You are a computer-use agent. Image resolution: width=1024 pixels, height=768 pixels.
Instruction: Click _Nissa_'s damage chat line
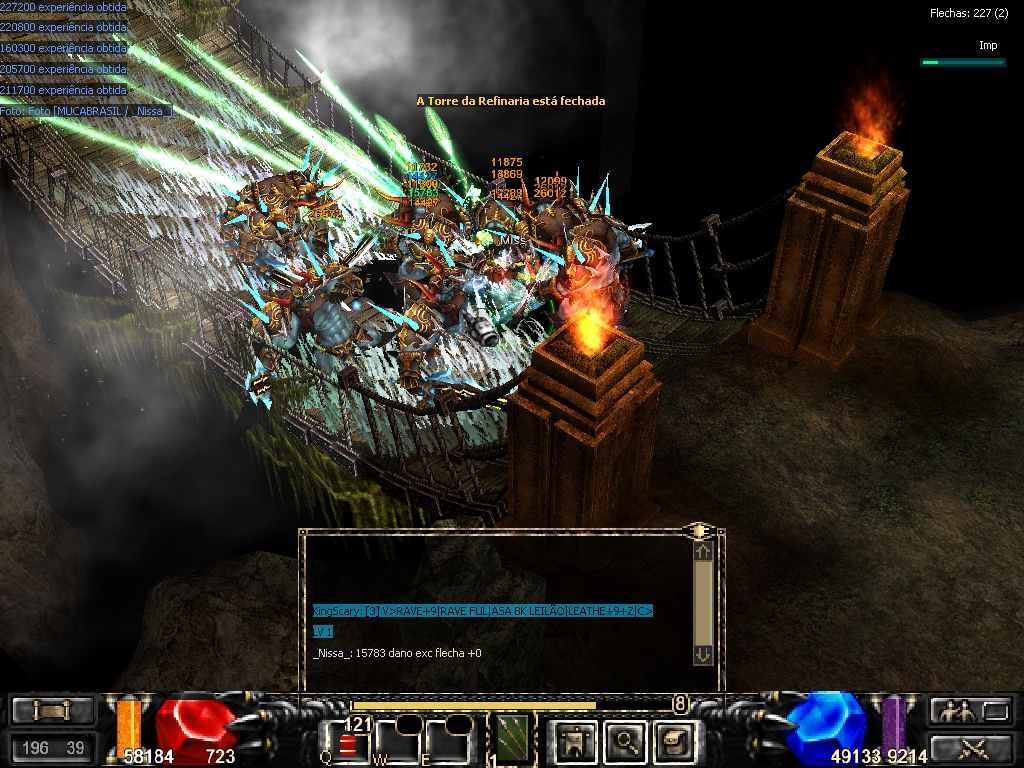397,653
